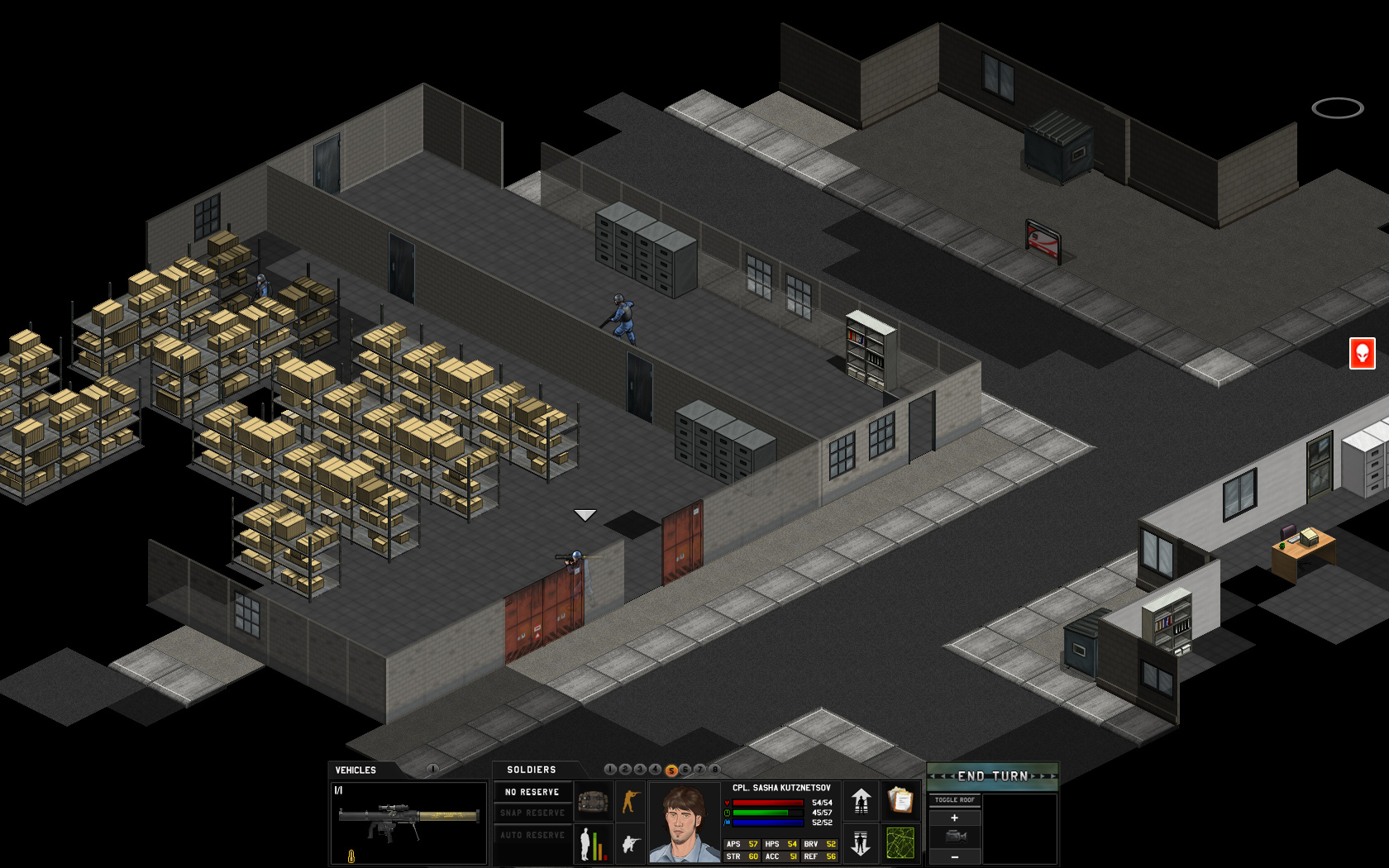1389x868 pixels.
Task: Select the standing aimed shot icon
Action: tap(632, 802)
